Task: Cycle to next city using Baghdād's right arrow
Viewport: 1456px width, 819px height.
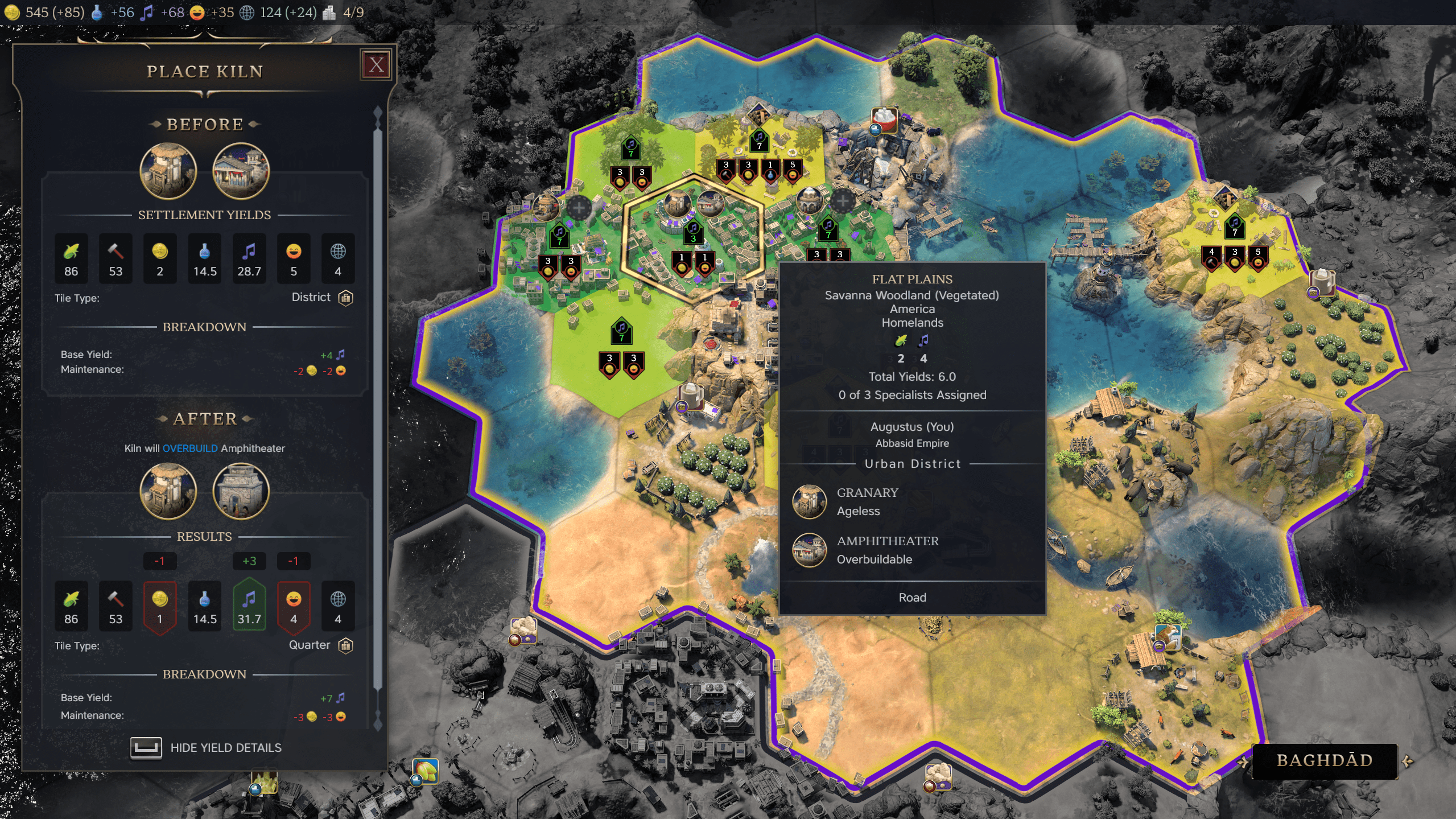Action: pos(1408,761)
